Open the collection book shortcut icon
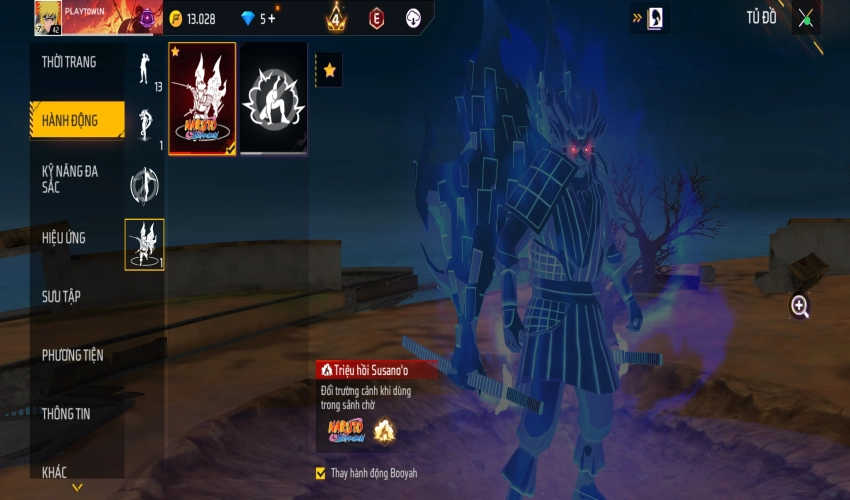 [655, 18]
